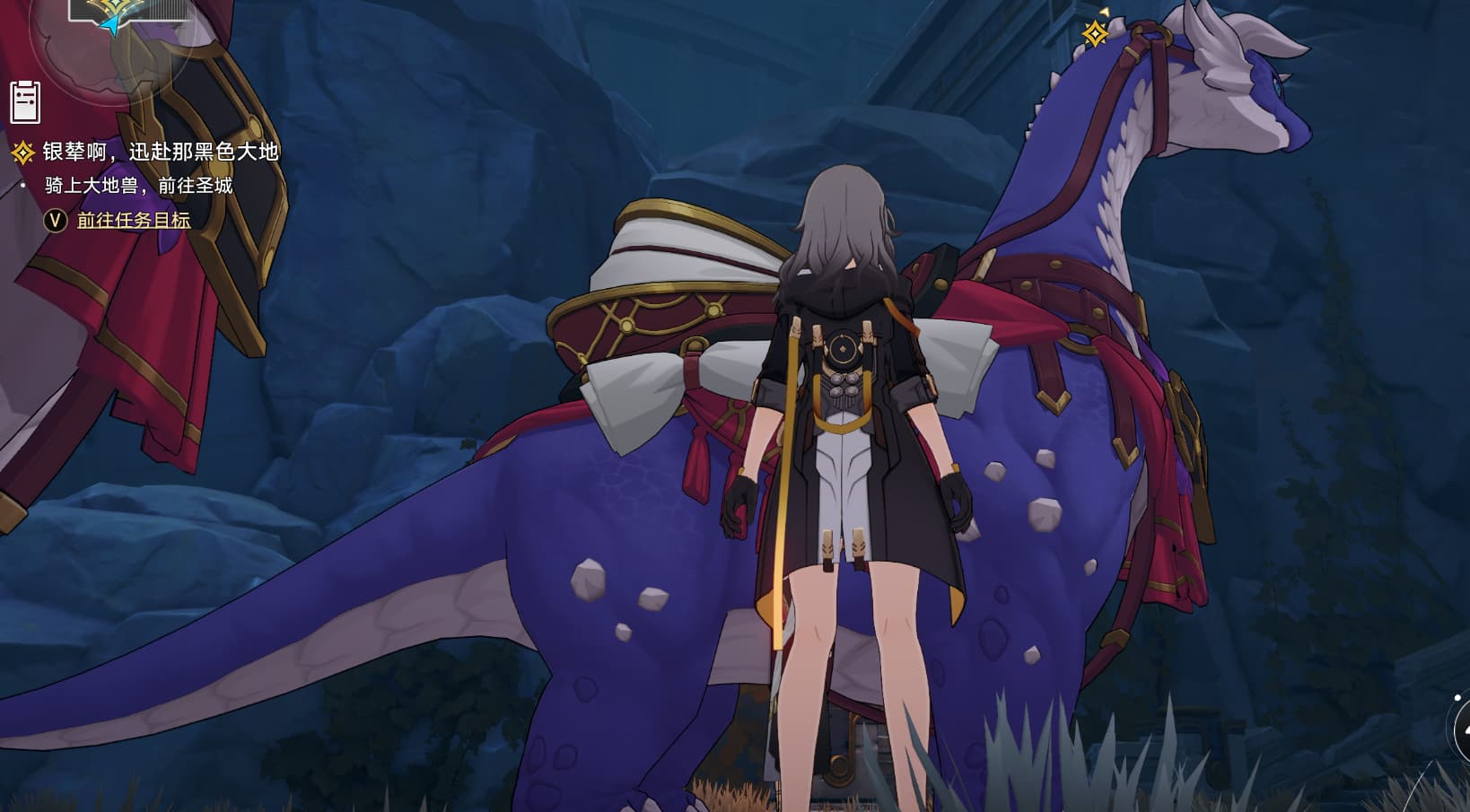
Task: Open the mission log clipboard icon
Action: pyautogui.click(x=25, y=100)
